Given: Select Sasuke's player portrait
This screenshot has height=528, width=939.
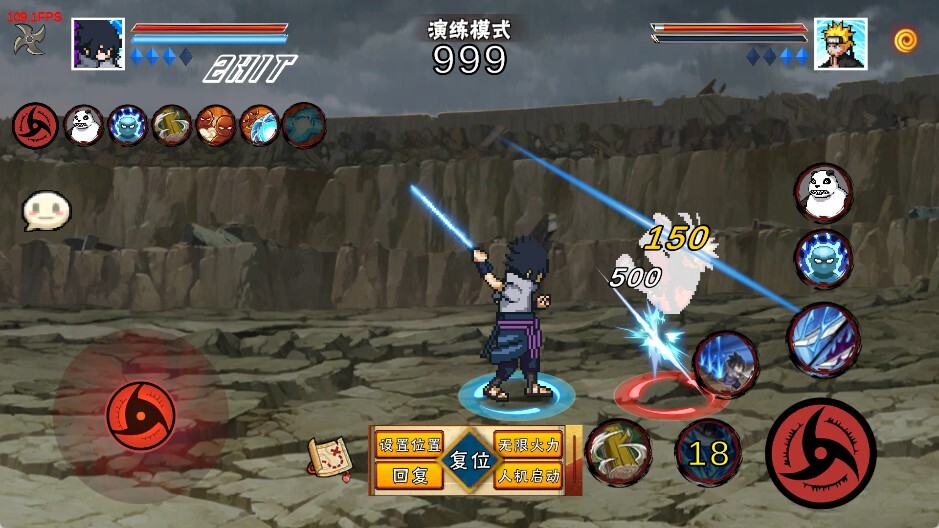Looking at the screenshot, I should click(98, 44).
